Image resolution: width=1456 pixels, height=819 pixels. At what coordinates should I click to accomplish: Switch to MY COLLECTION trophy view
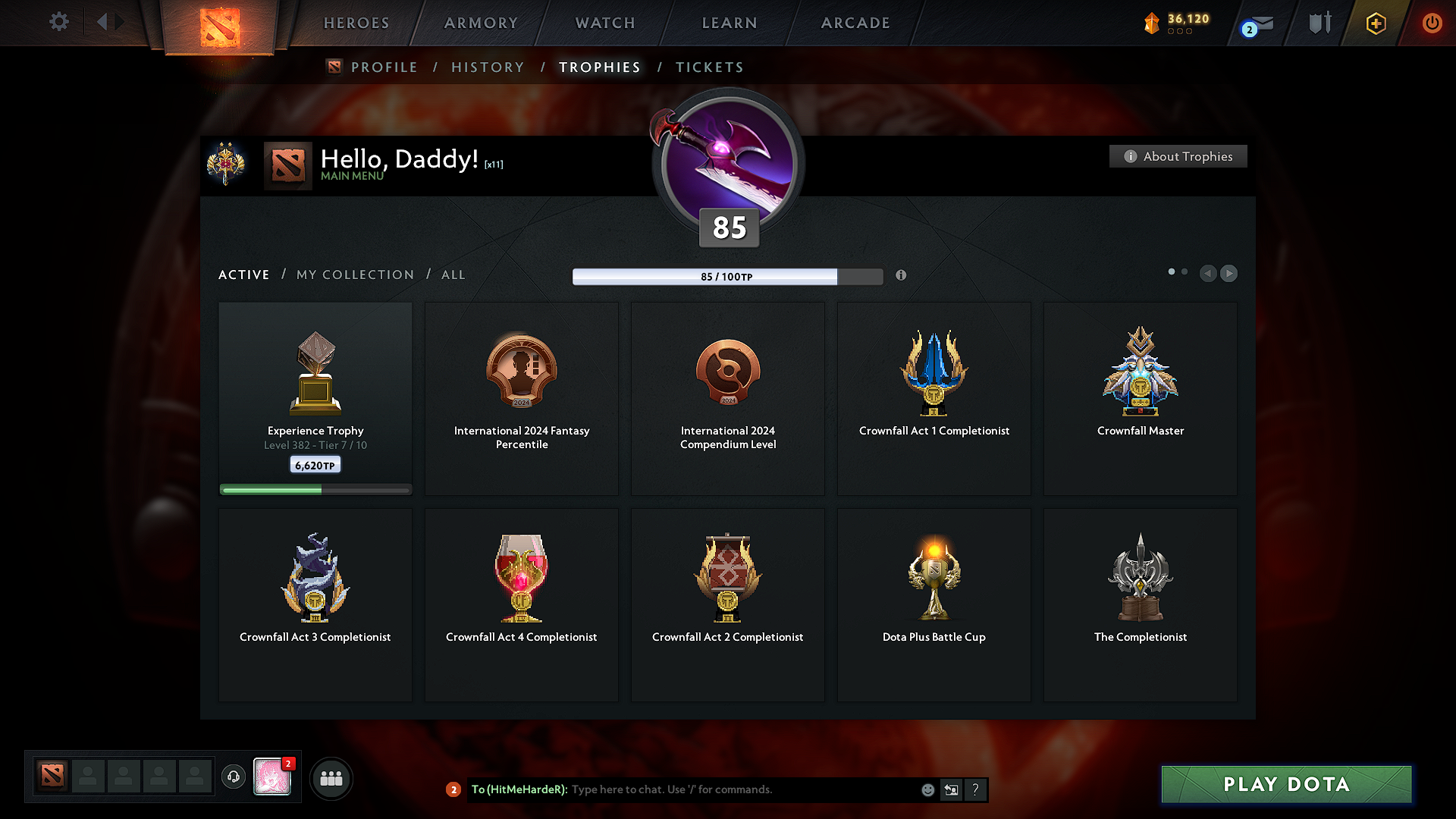(x=354, y=275)
